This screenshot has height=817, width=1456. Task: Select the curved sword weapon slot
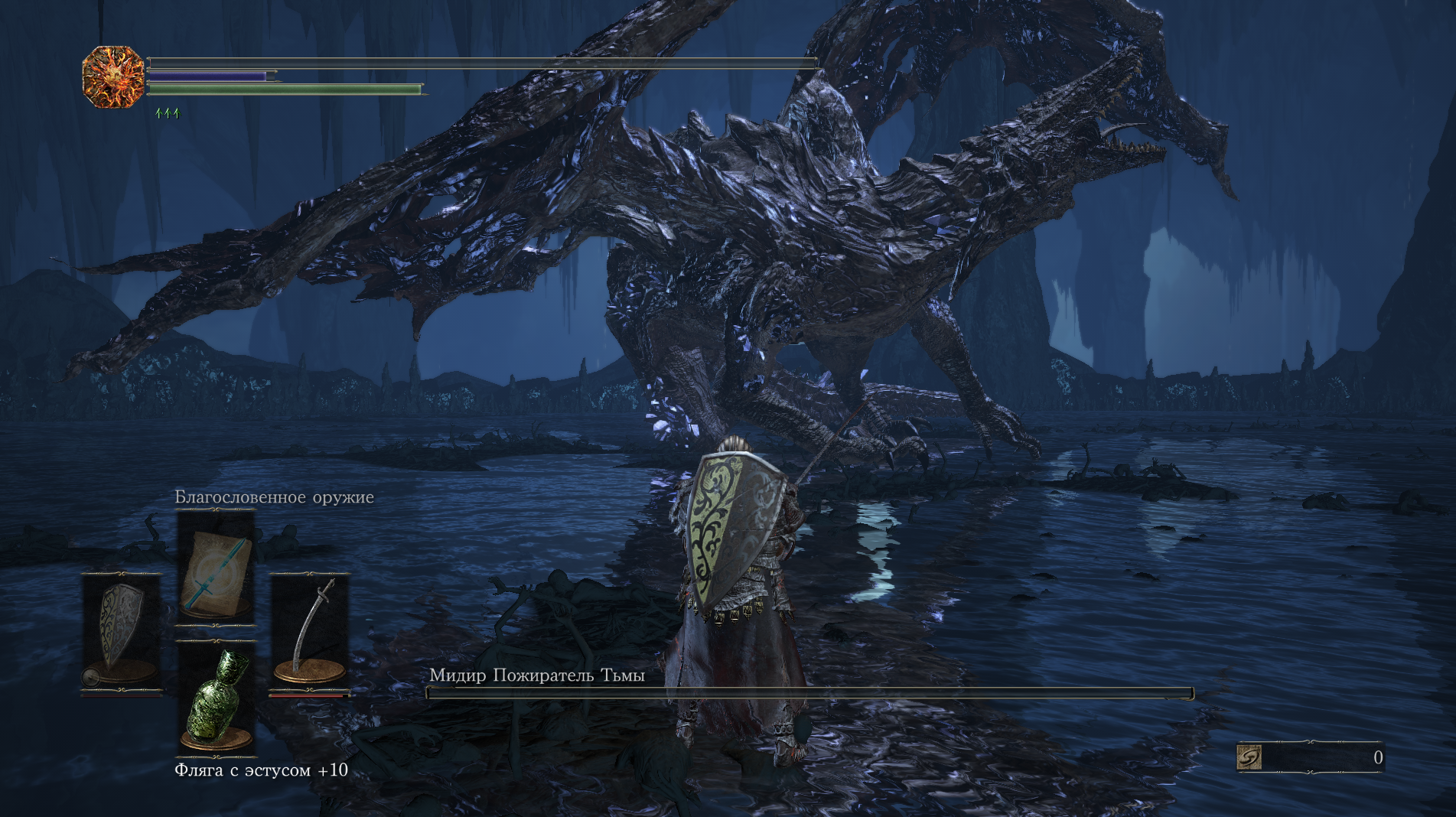point(310,632)
